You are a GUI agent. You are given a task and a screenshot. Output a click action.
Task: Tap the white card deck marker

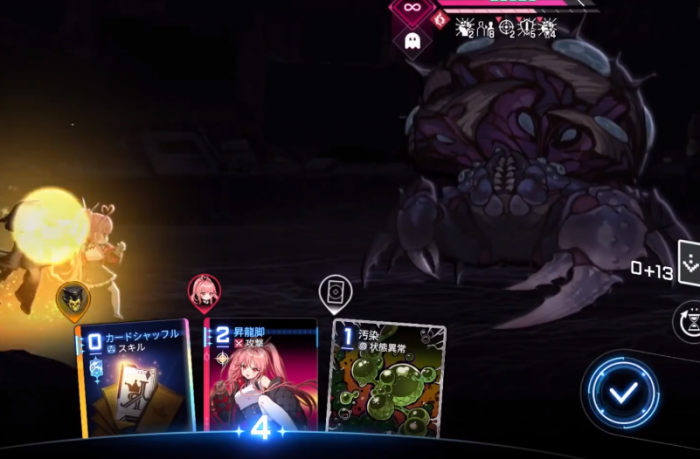click(x=335, y=292)
